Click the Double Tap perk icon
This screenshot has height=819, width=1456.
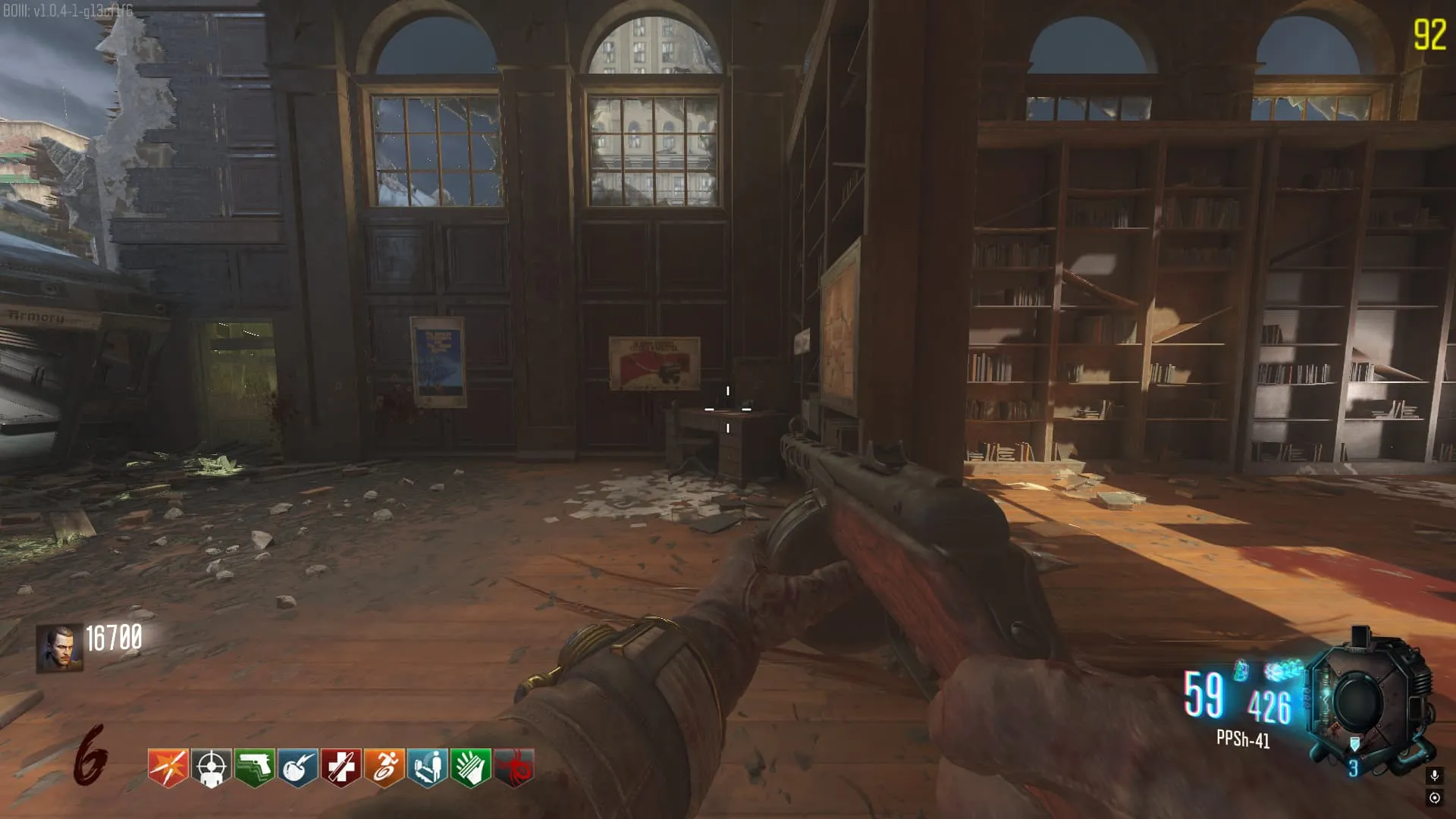point(168,767)
